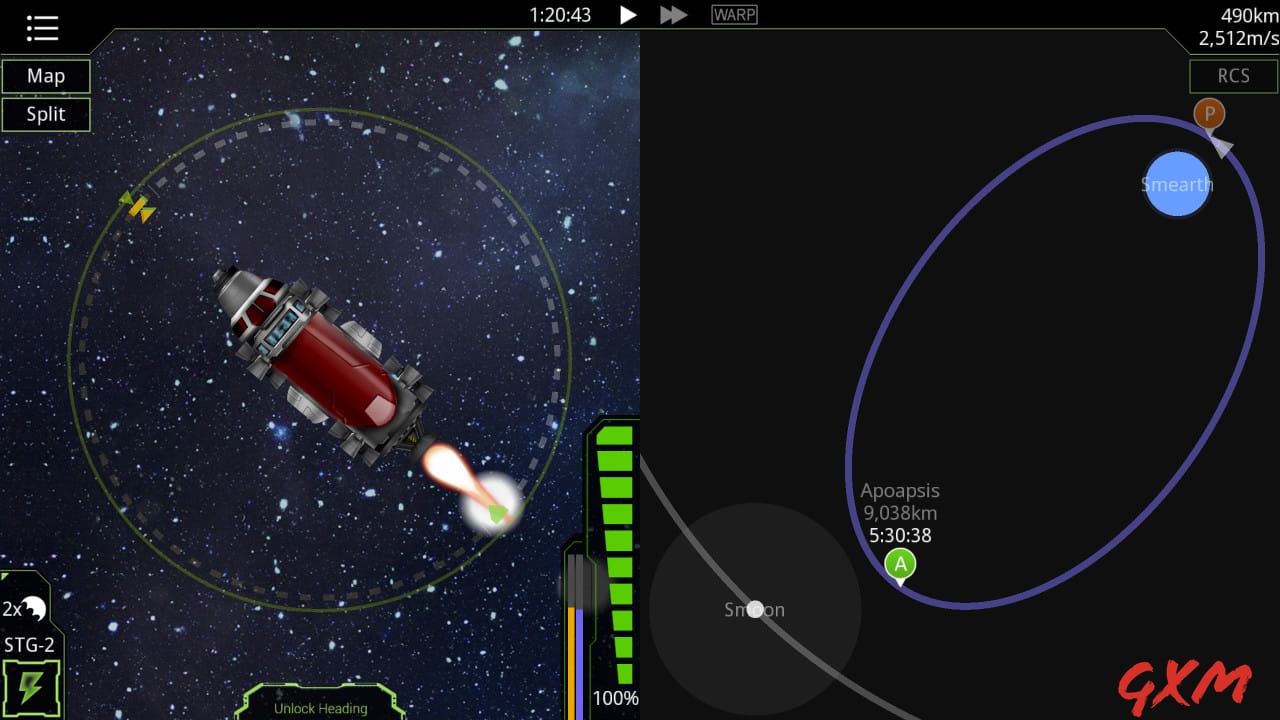Fire the STG-2 battery stage icon

tap(30, 685)
